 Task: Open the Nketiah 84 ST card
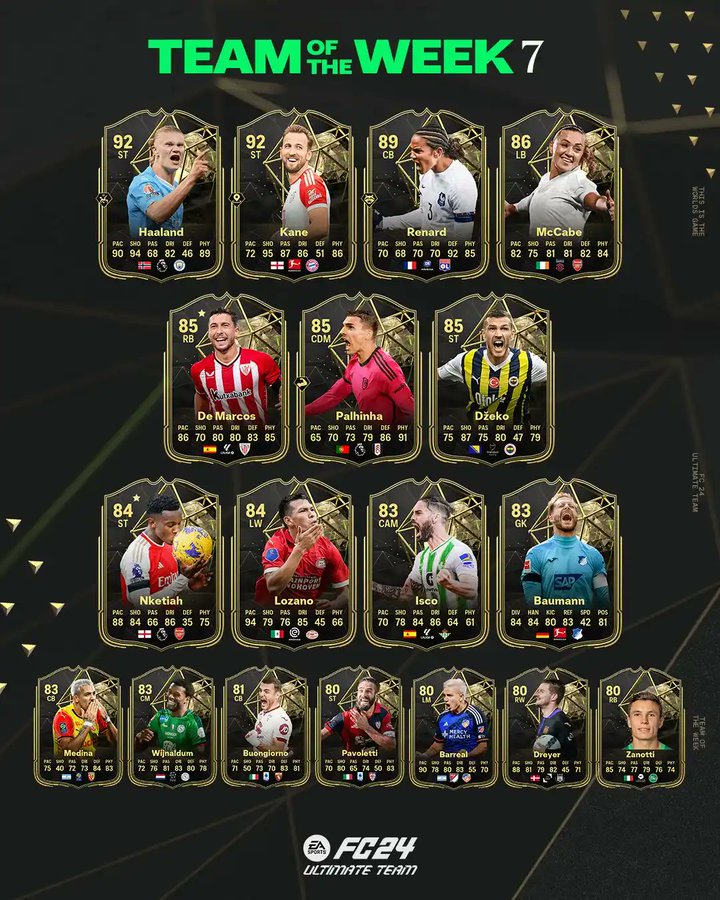[x=160, y=562]
